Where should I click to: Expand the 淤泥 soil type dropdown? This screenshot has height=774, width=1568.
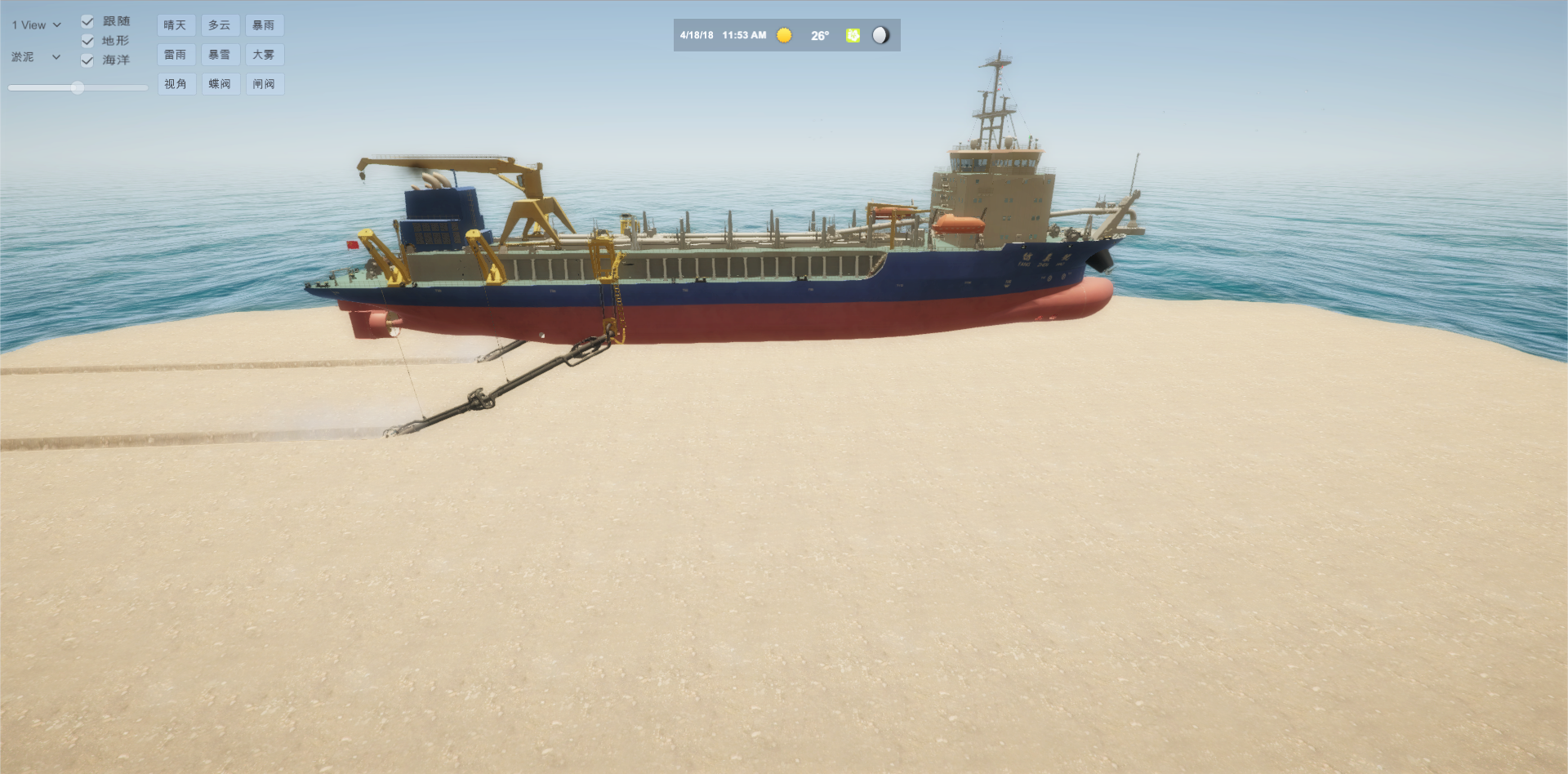tap(36, 57)
